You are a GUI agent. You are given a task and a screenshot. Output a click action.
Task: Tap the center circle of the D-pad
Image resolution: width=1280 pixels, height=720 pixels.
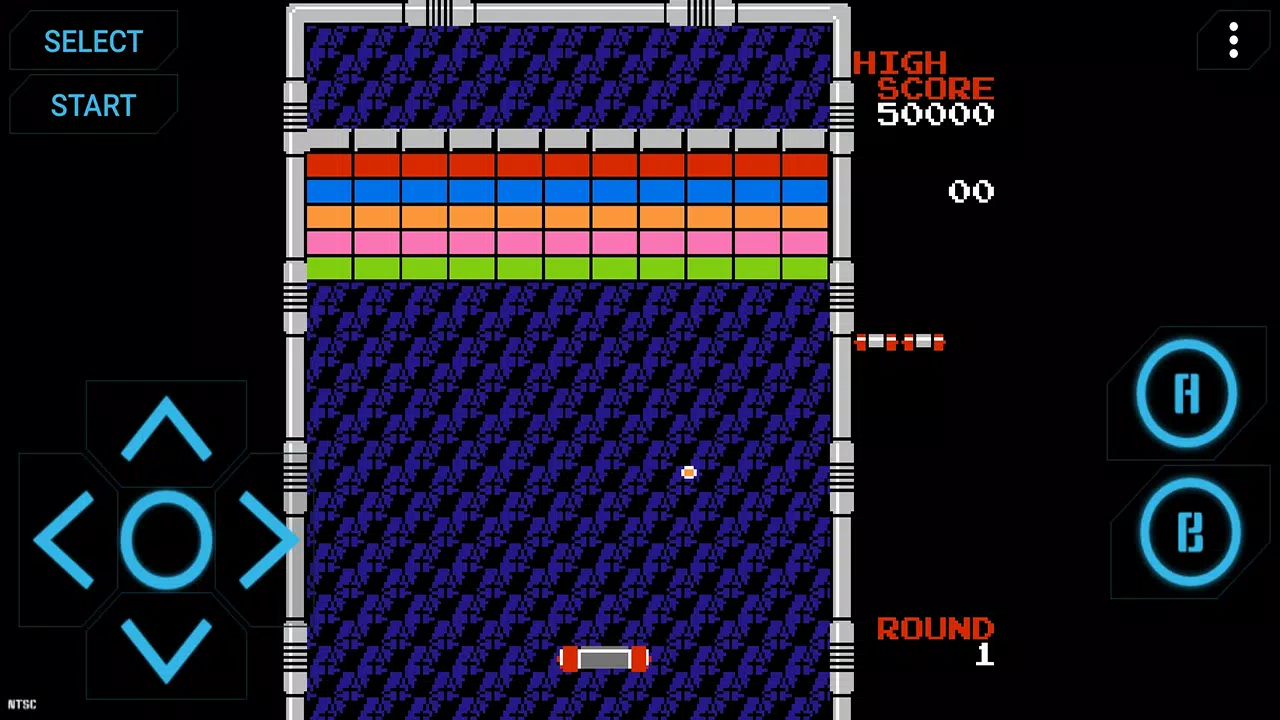(x=166, y=540)
